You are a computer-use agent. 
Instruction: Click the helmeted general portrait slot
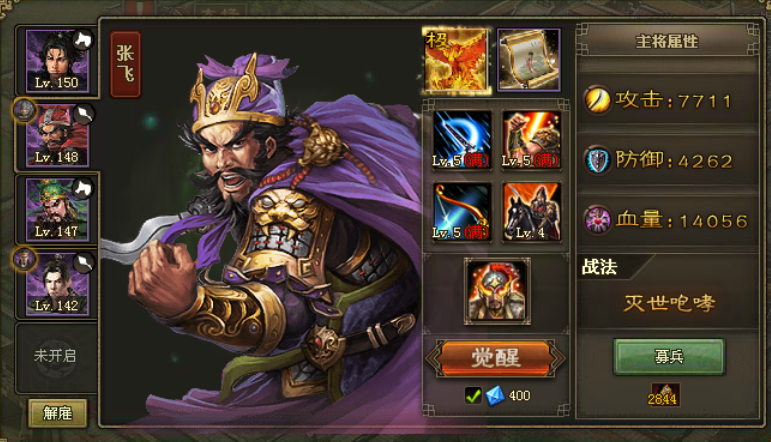497,291
